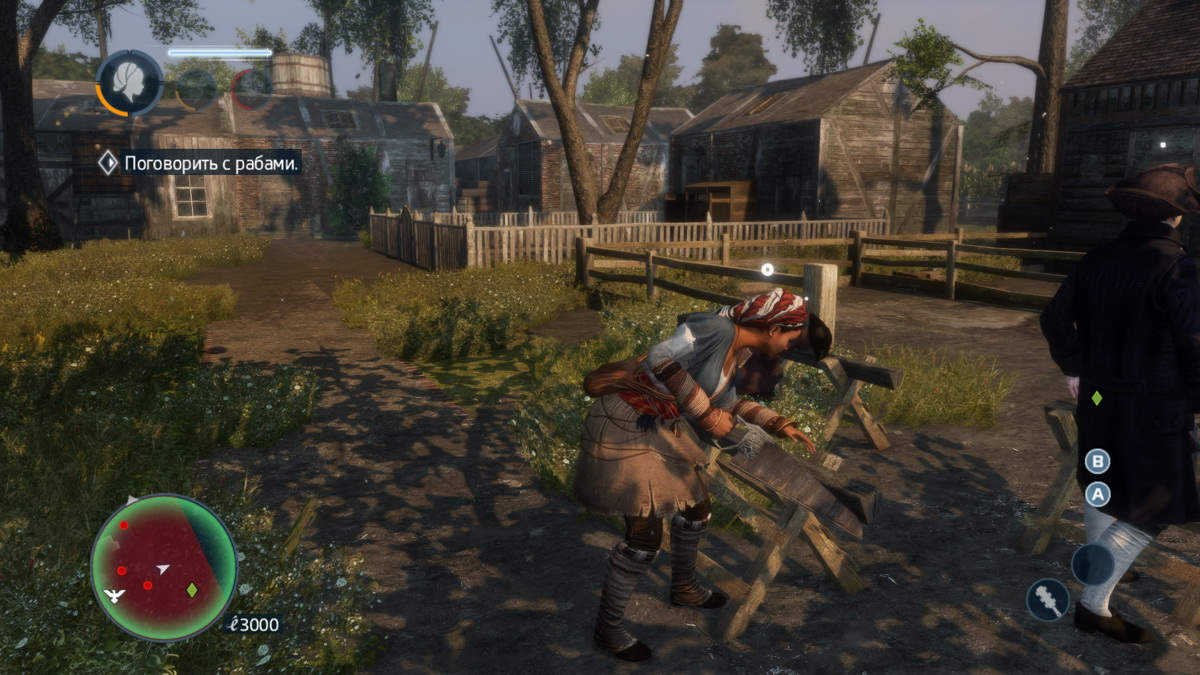This screenshot has width=1200, height=675.
Task: Click the red-ringed notoriety persona circle
Action: tap(252, 89)
